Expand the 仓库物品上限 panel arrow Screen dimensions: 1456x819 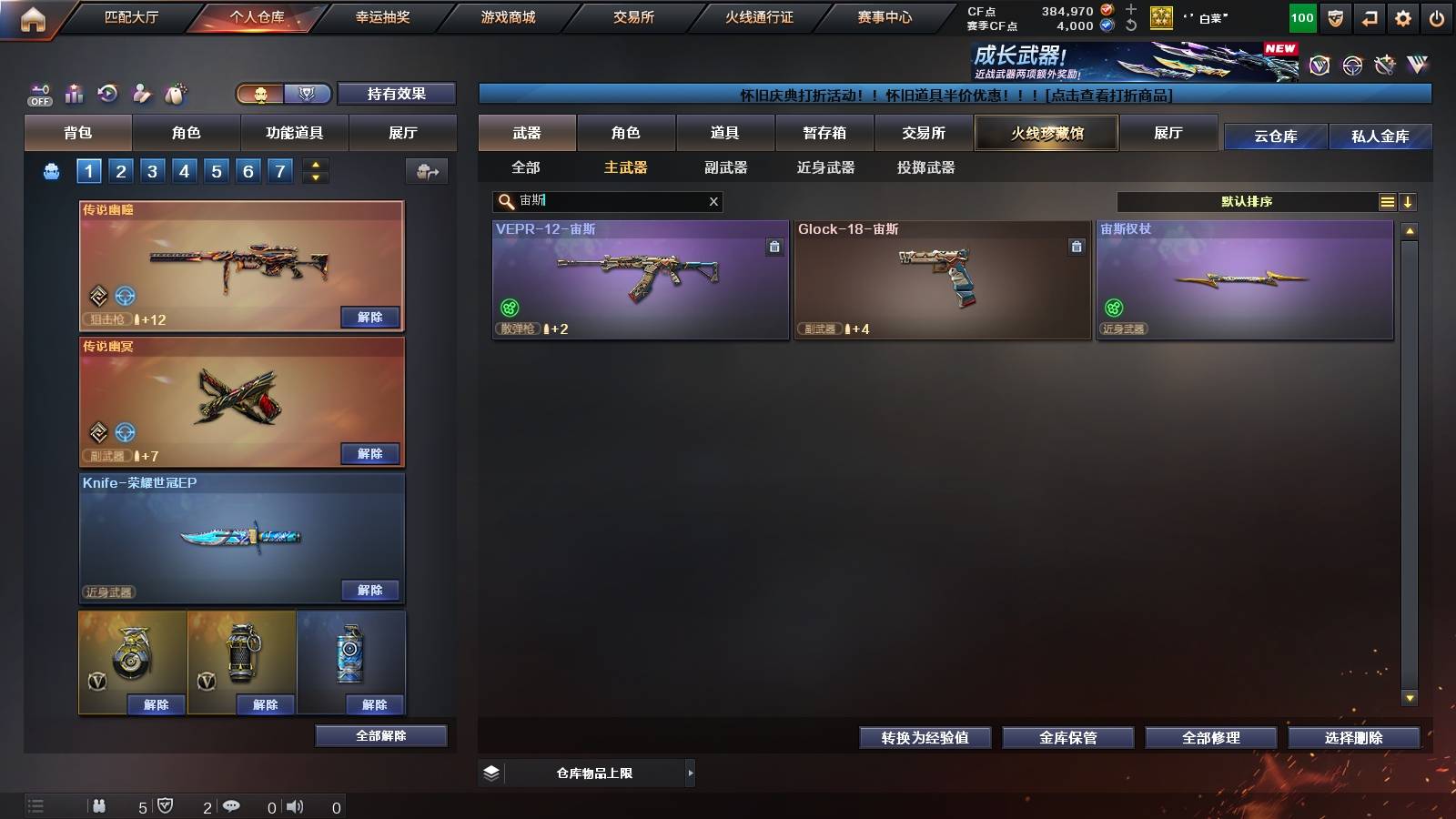(689, 773)
